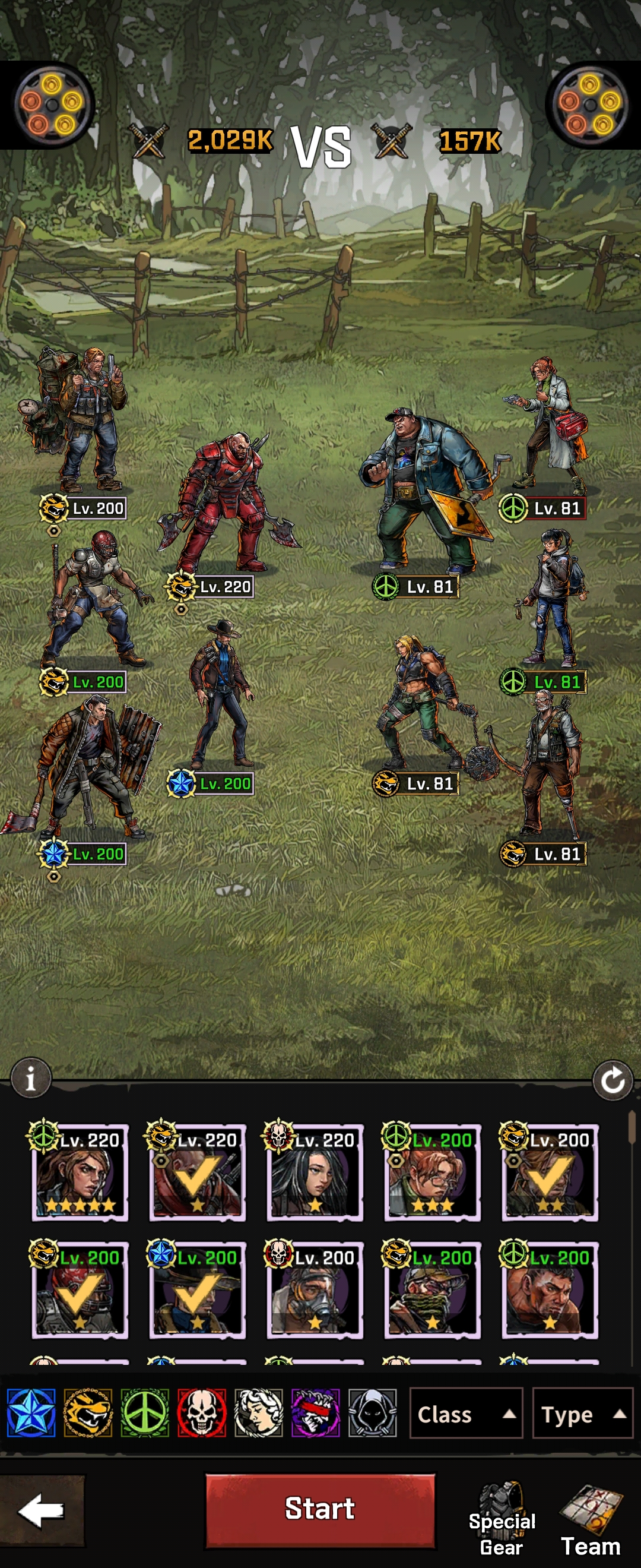Start the battle
This screenshot has height=1568, width=641.
pos(320,1509)
